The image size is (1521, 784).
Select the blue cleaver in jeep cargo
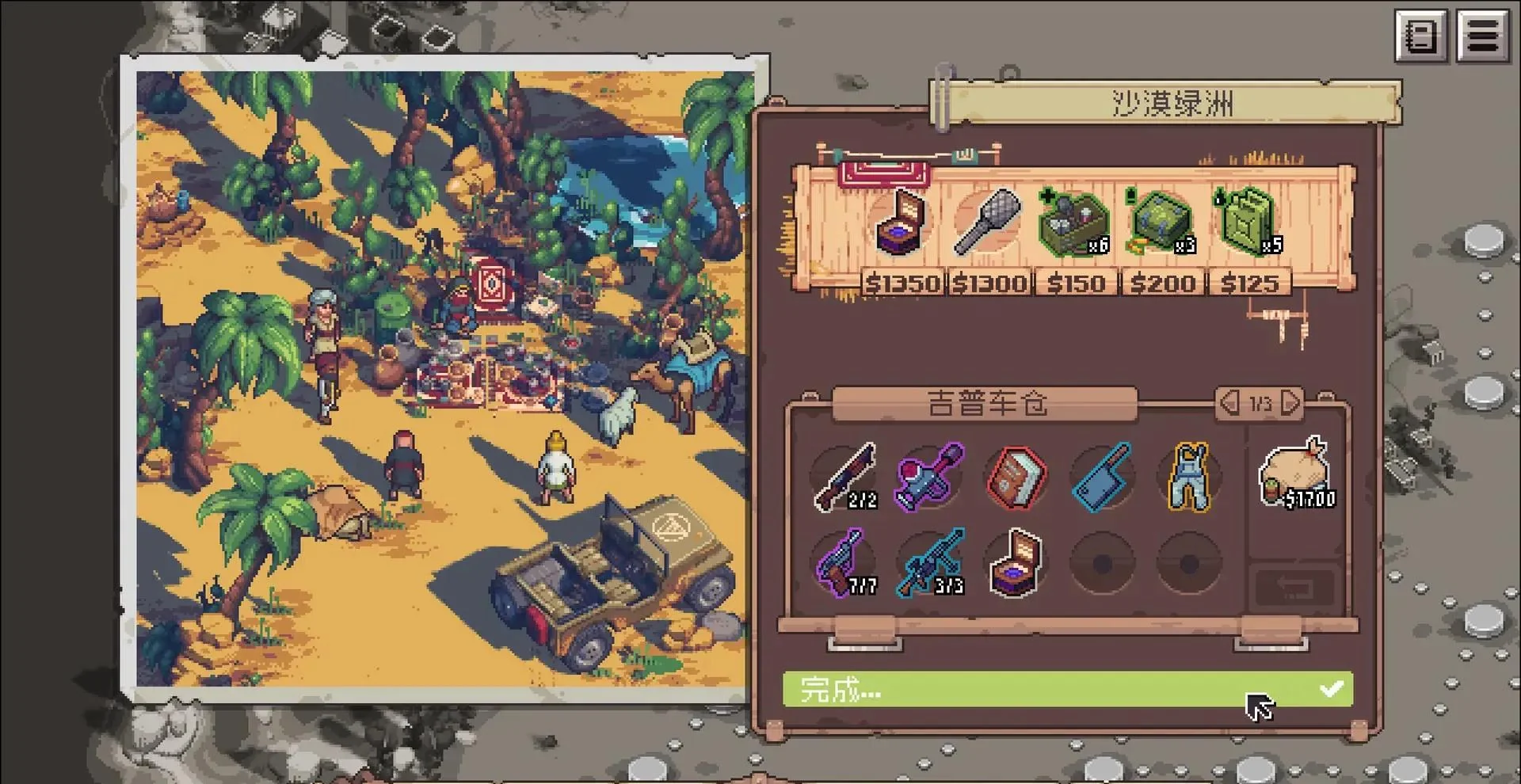click(x=1103, y=477)
